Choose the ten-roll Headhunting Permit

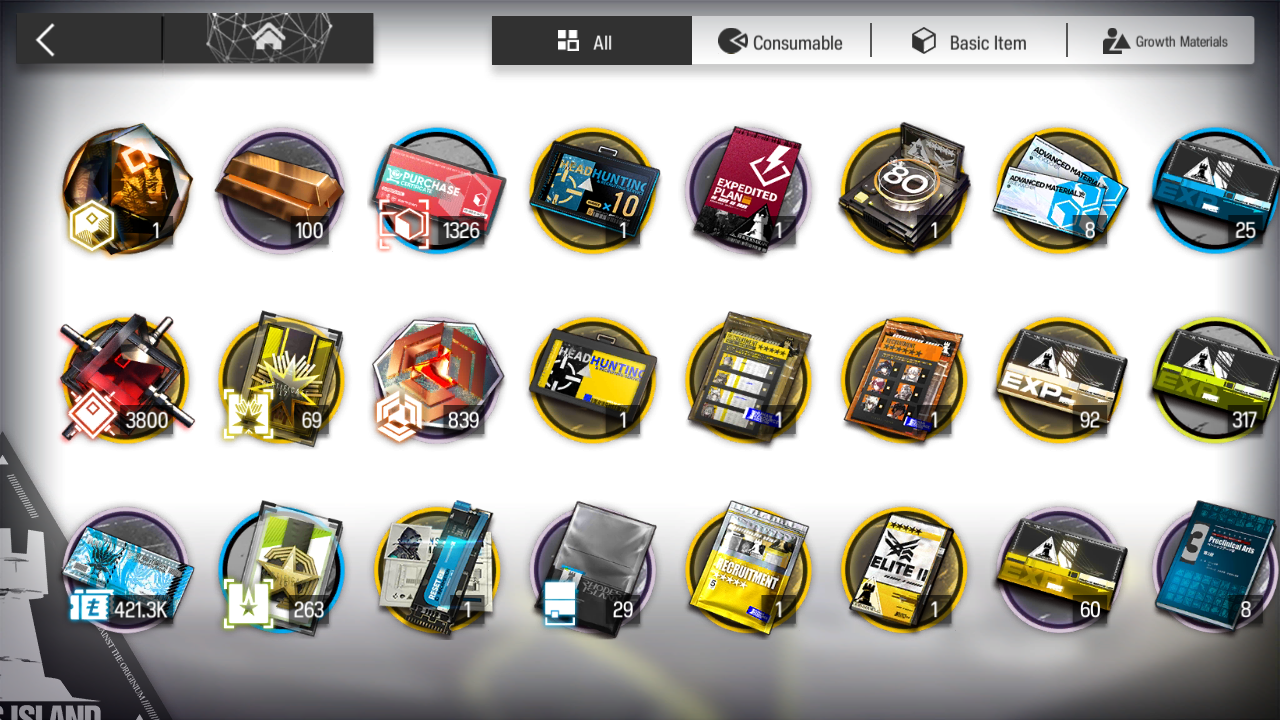click(x=592, y=190)
